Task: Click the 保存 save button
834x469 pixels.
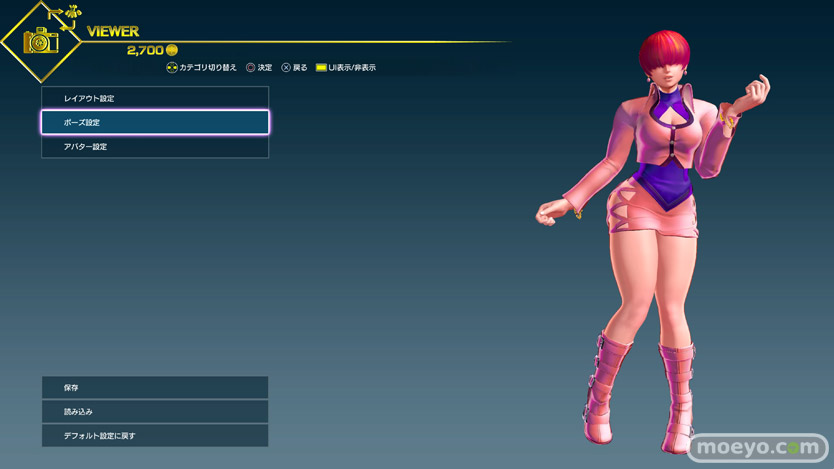Action: click(x=155, y=387)
